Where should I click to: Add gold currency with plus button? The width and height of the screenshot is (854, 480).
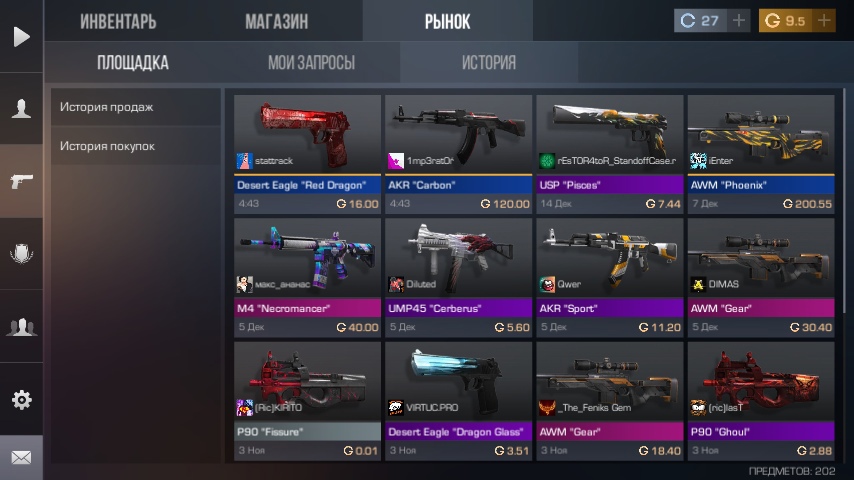point(824,20)
